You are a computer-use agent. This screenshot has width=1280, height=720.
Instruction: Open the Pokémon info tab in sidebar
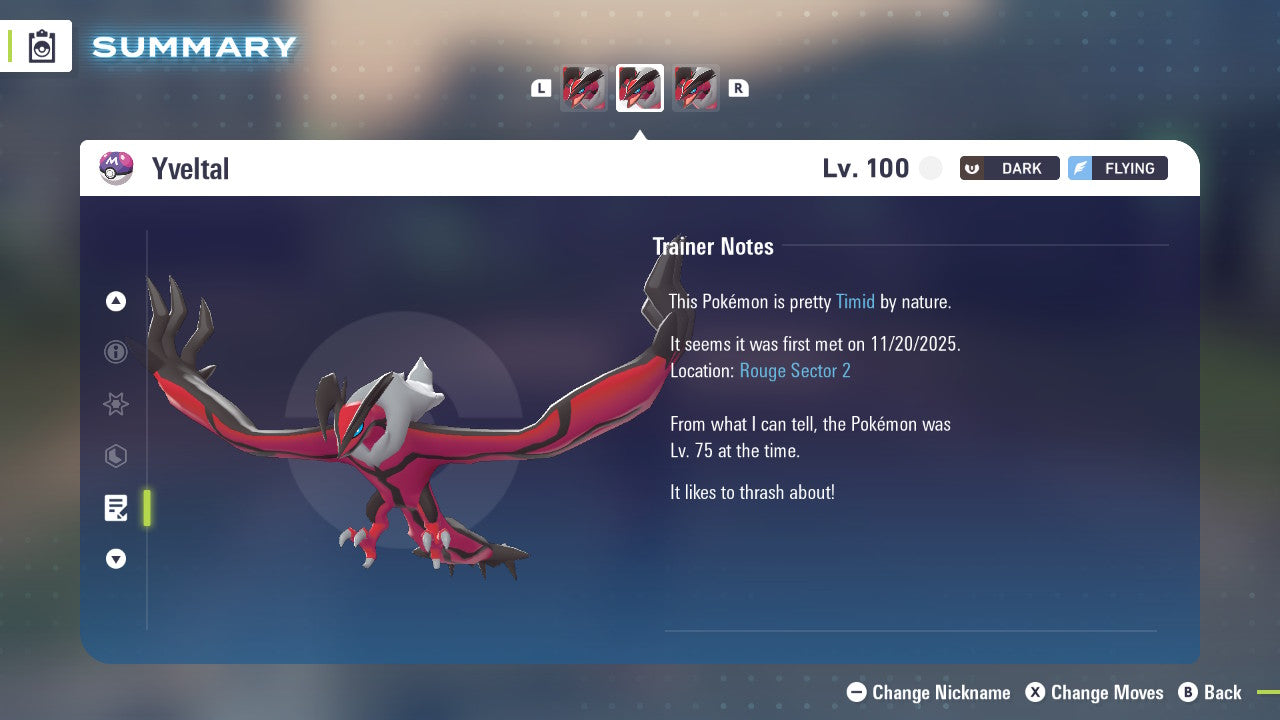(x=115, y=352)
